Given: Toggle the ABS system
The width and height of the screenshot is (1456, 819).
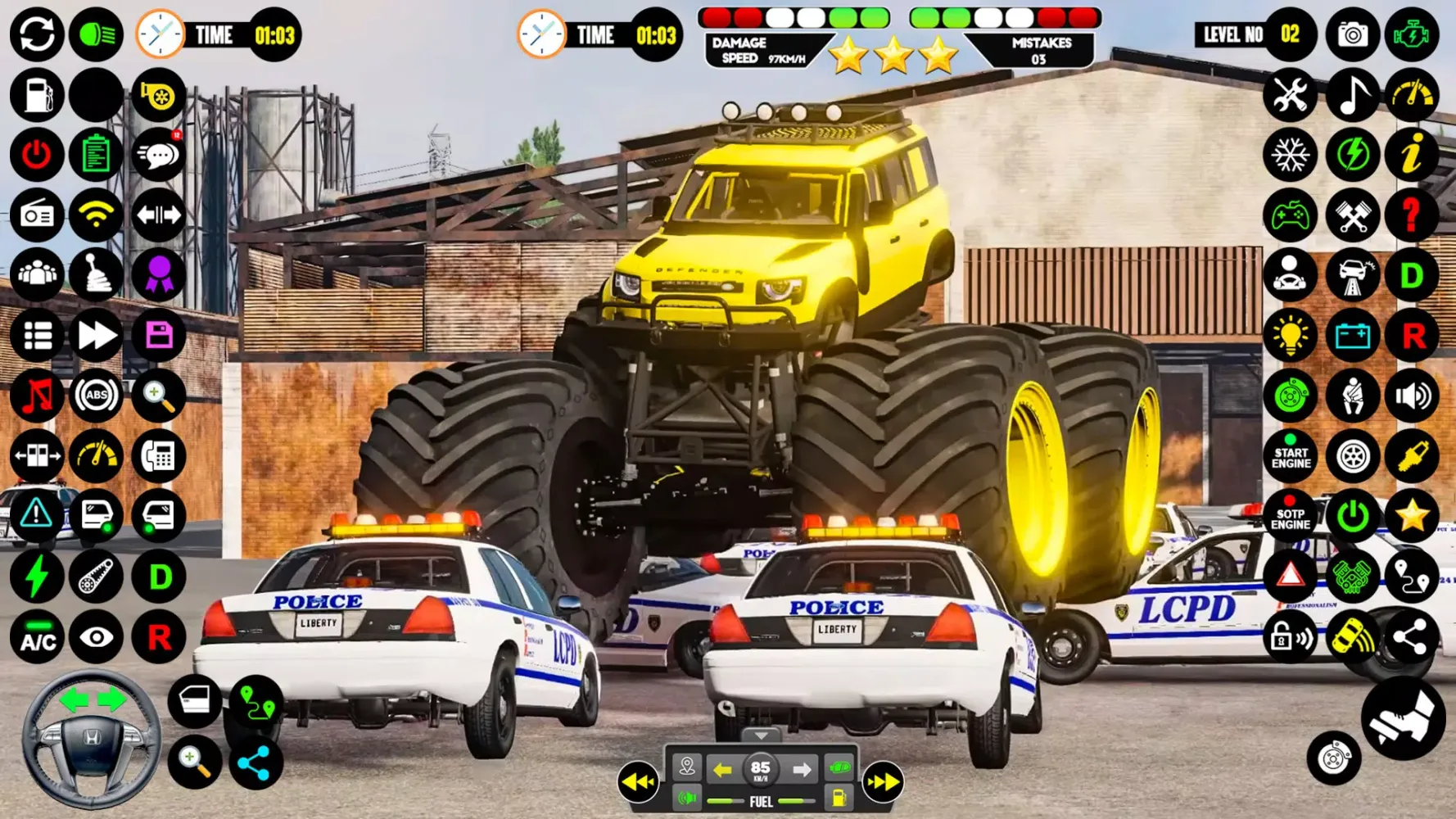Looking at the screenshot, I should (x=97, y=396).
